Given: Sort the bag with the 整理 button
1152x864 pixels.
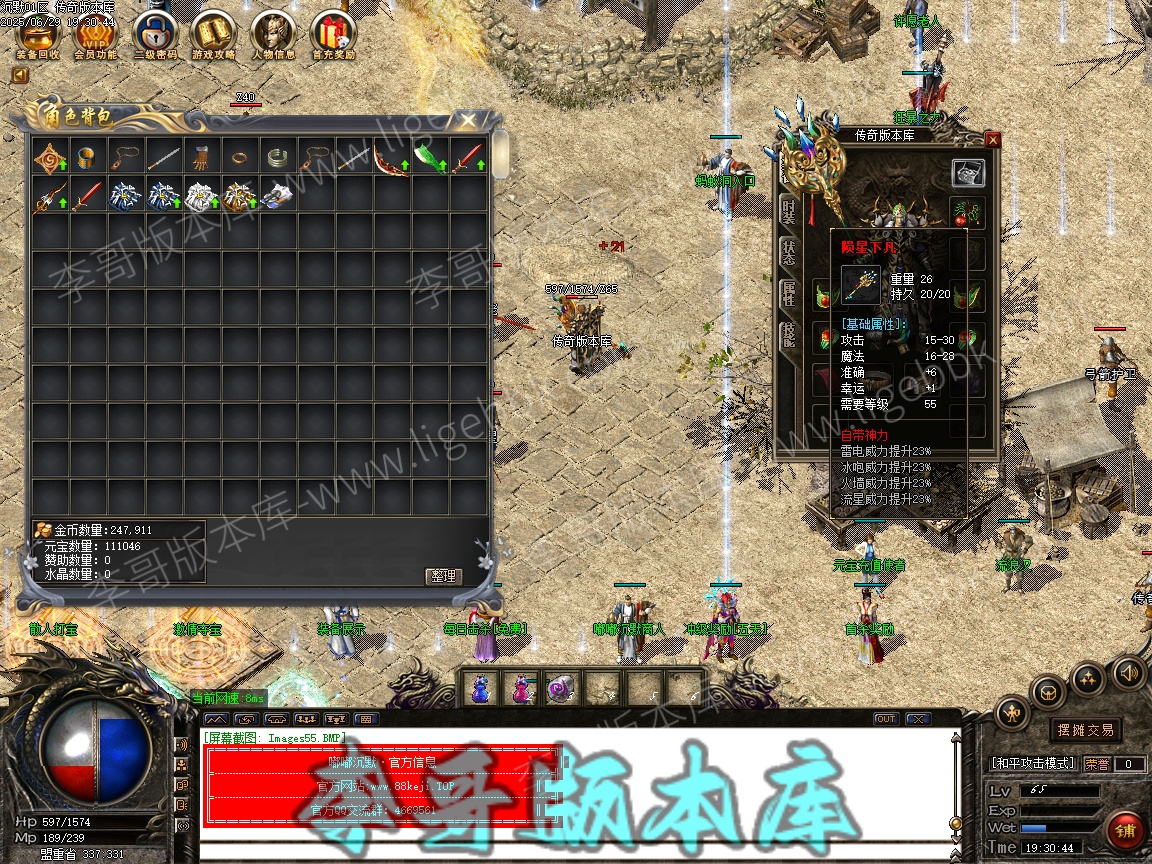Looking at the screenshot, I should (x=442, y=576).
